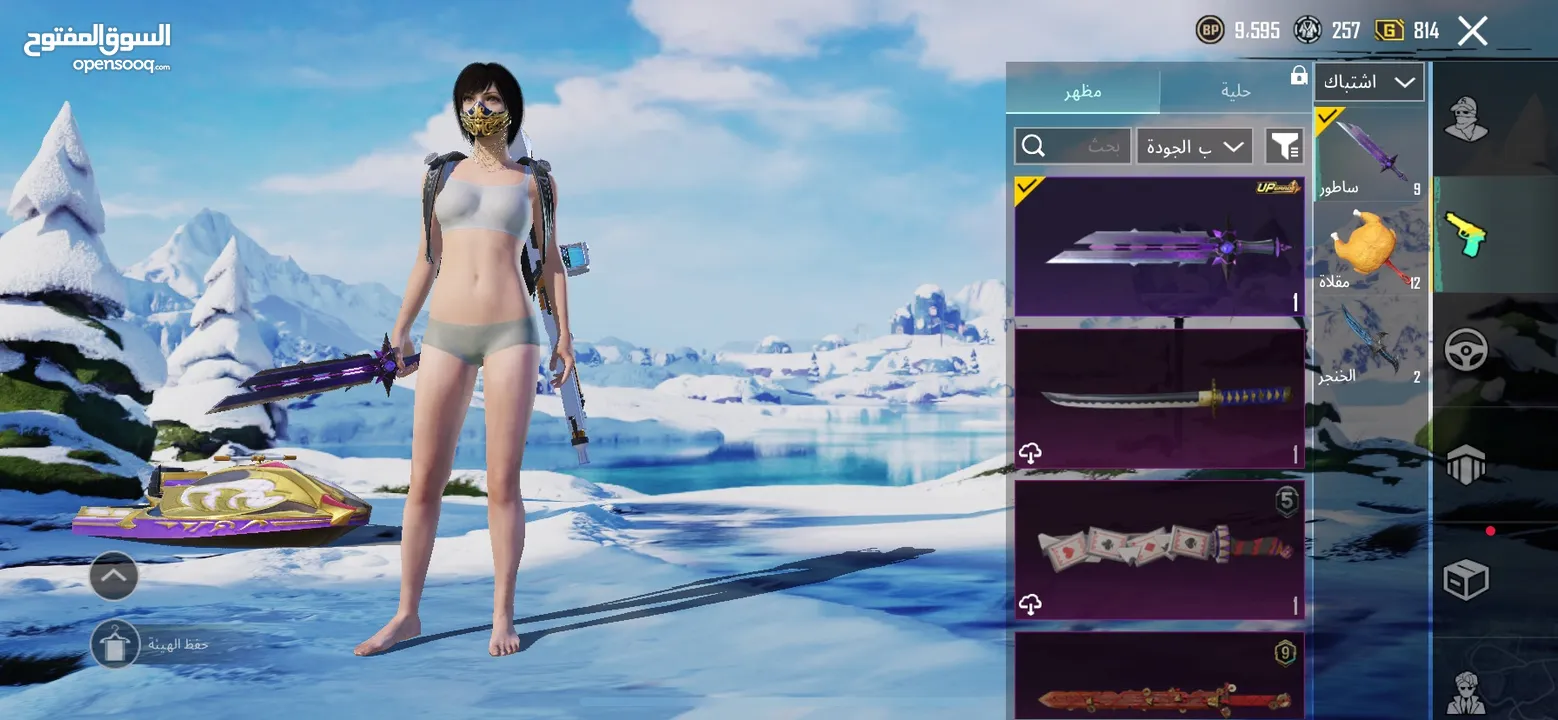This screenshot has height=720, width=1558.
Task: Open the crate box category
Action: [1465, 580]
